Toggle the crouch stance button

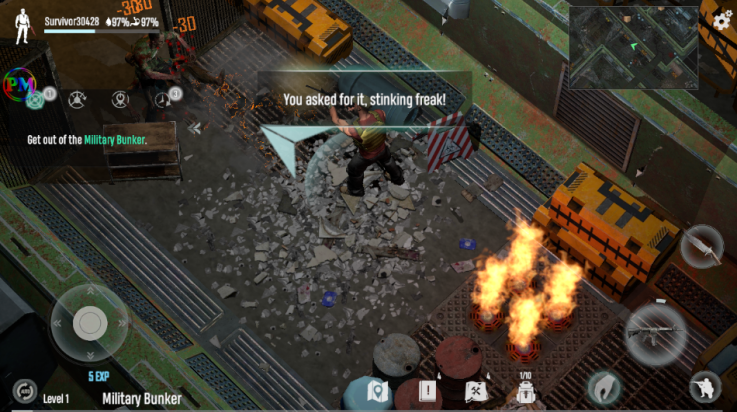(x=706, y=389)
